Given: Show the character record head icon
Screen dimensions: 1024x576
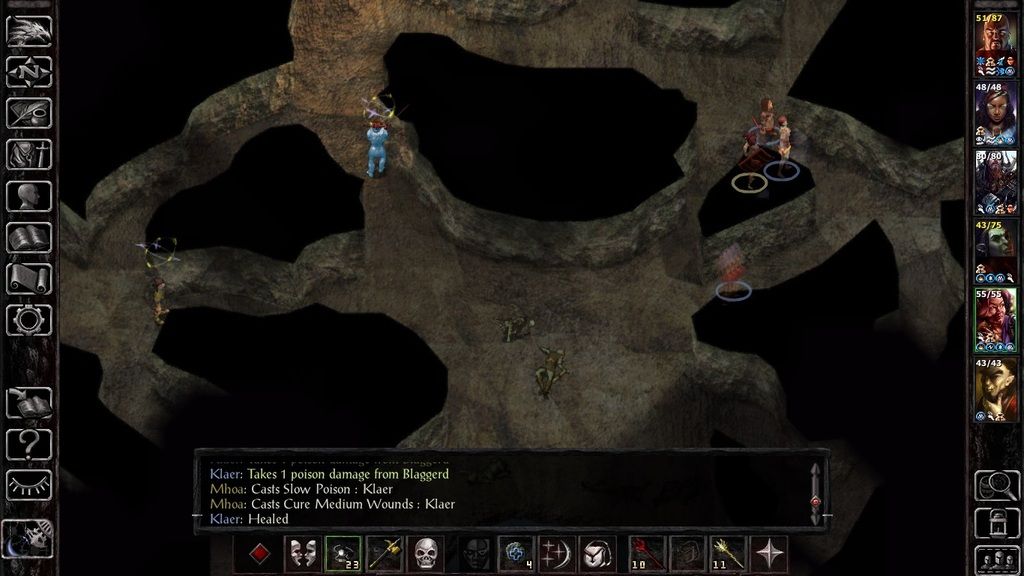Looking at the screenshot, I should (29, 196).
